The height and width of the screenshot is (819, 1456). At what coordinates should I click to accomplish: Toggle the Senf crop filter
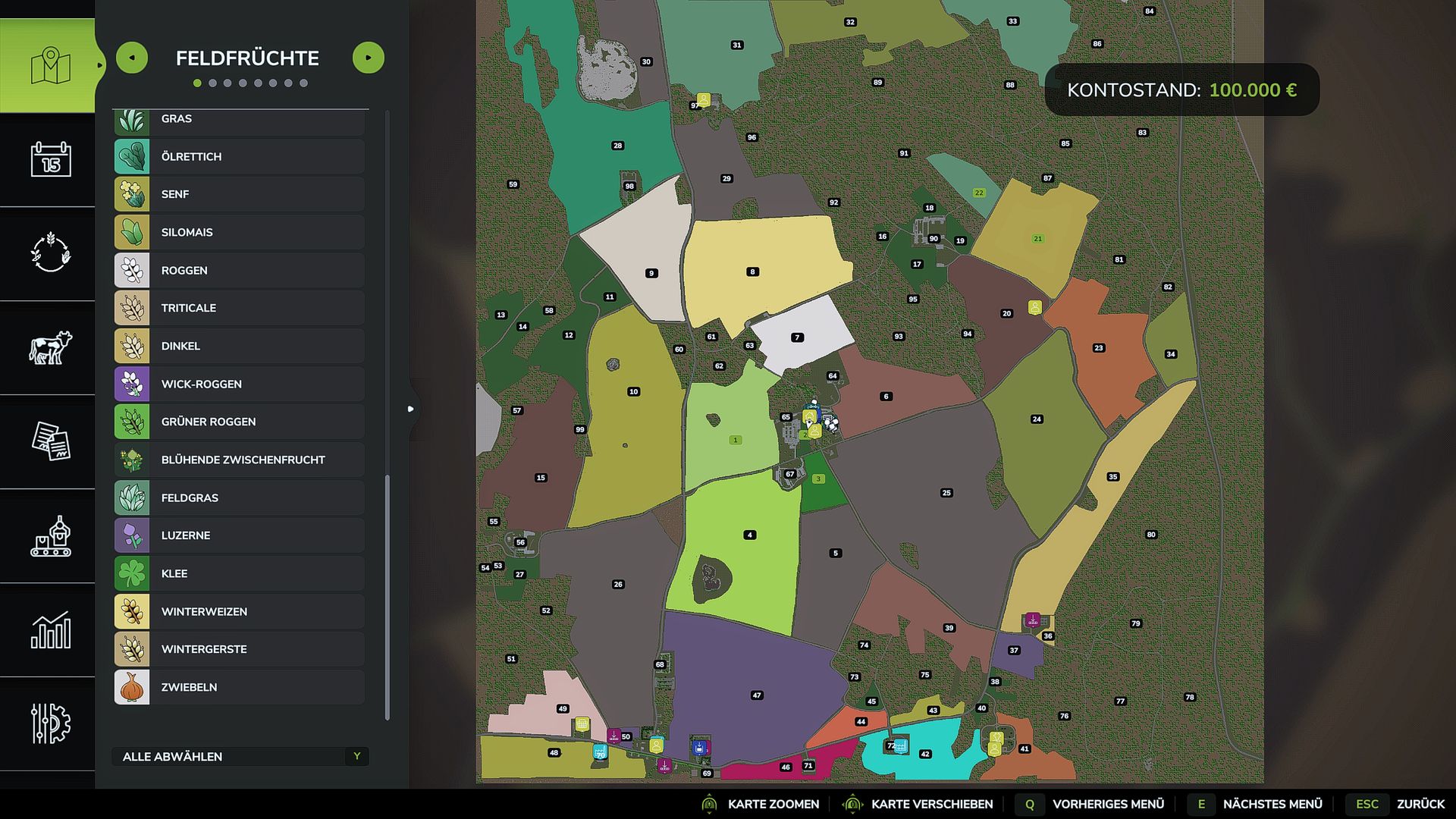click(x=240, y=194)
